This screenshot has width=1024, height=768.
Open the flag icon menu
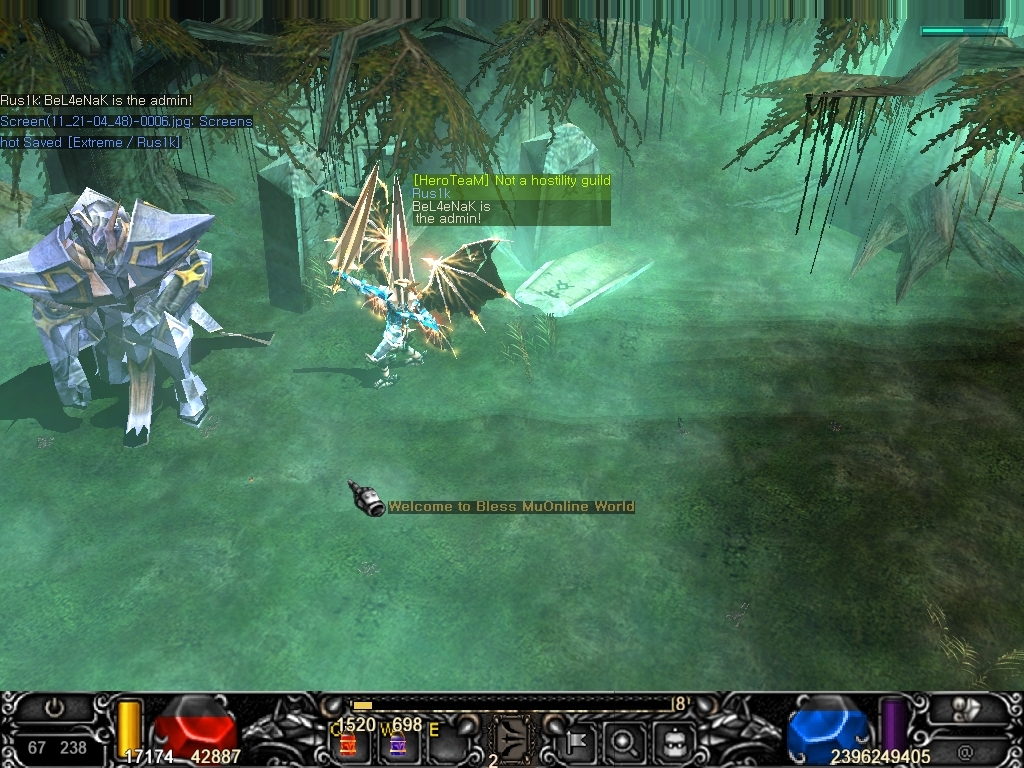click(578, 743)
